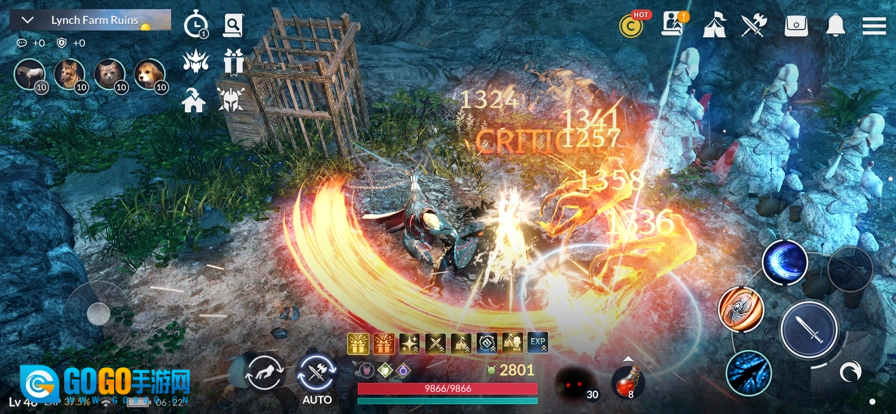Open the hamburger main menu
Viewport: 896px width, 414px height.
(x=874, y=26)
